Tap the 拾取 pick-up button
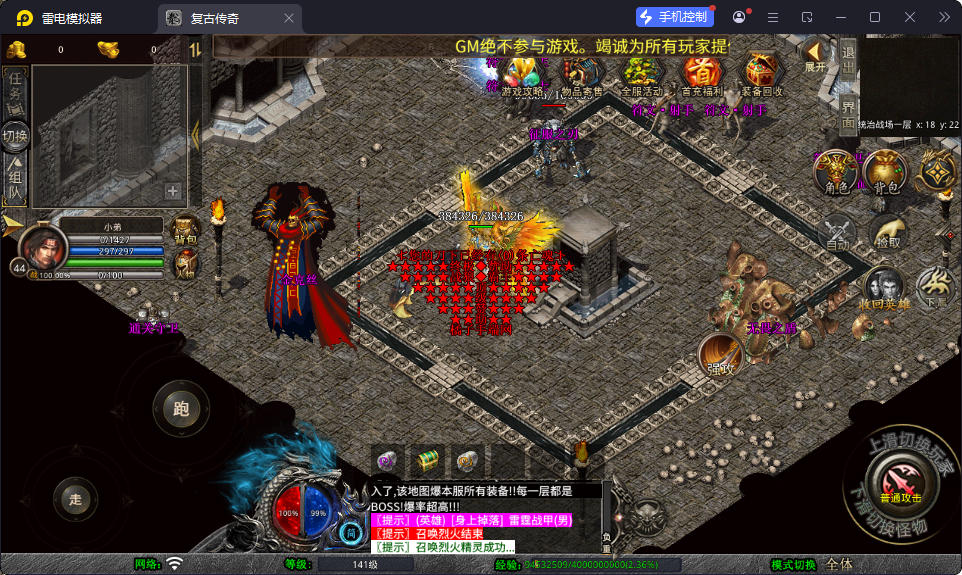This screenshot has height=575, width=962. [x=887, y=233]
